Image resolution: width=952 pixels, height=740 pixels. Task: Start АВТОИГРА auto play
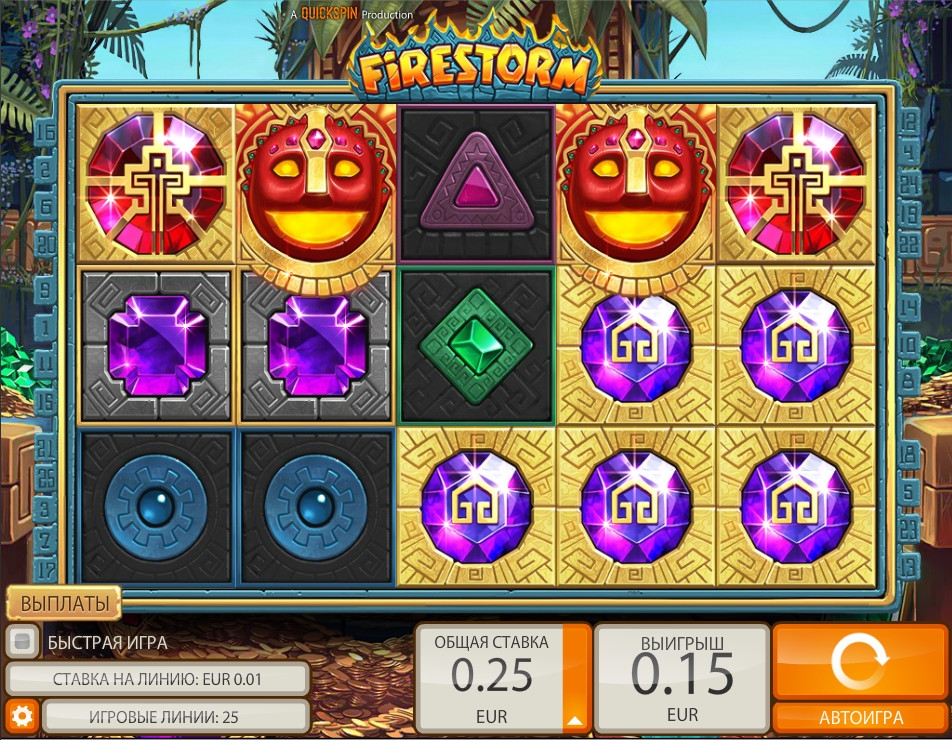coord(860,717)
